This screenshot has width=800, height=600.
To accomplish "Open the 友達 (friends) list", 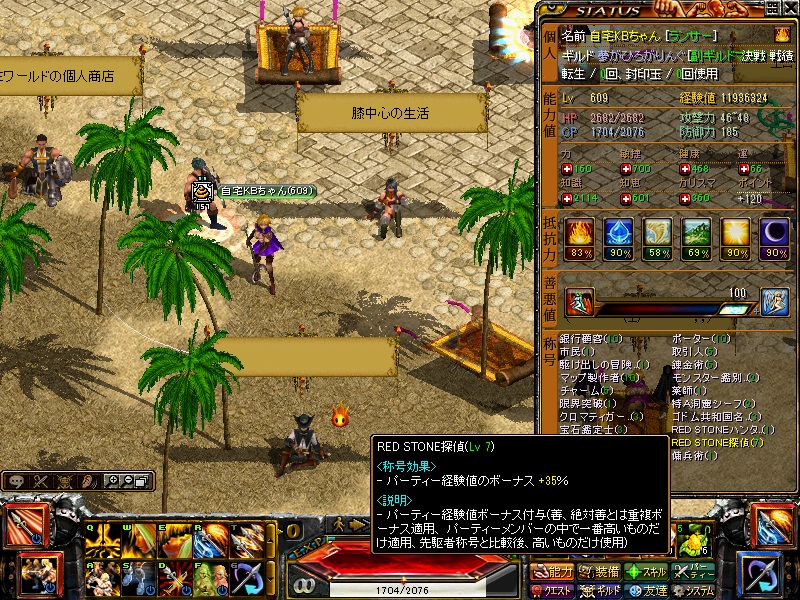I will (x=647, y=590).
